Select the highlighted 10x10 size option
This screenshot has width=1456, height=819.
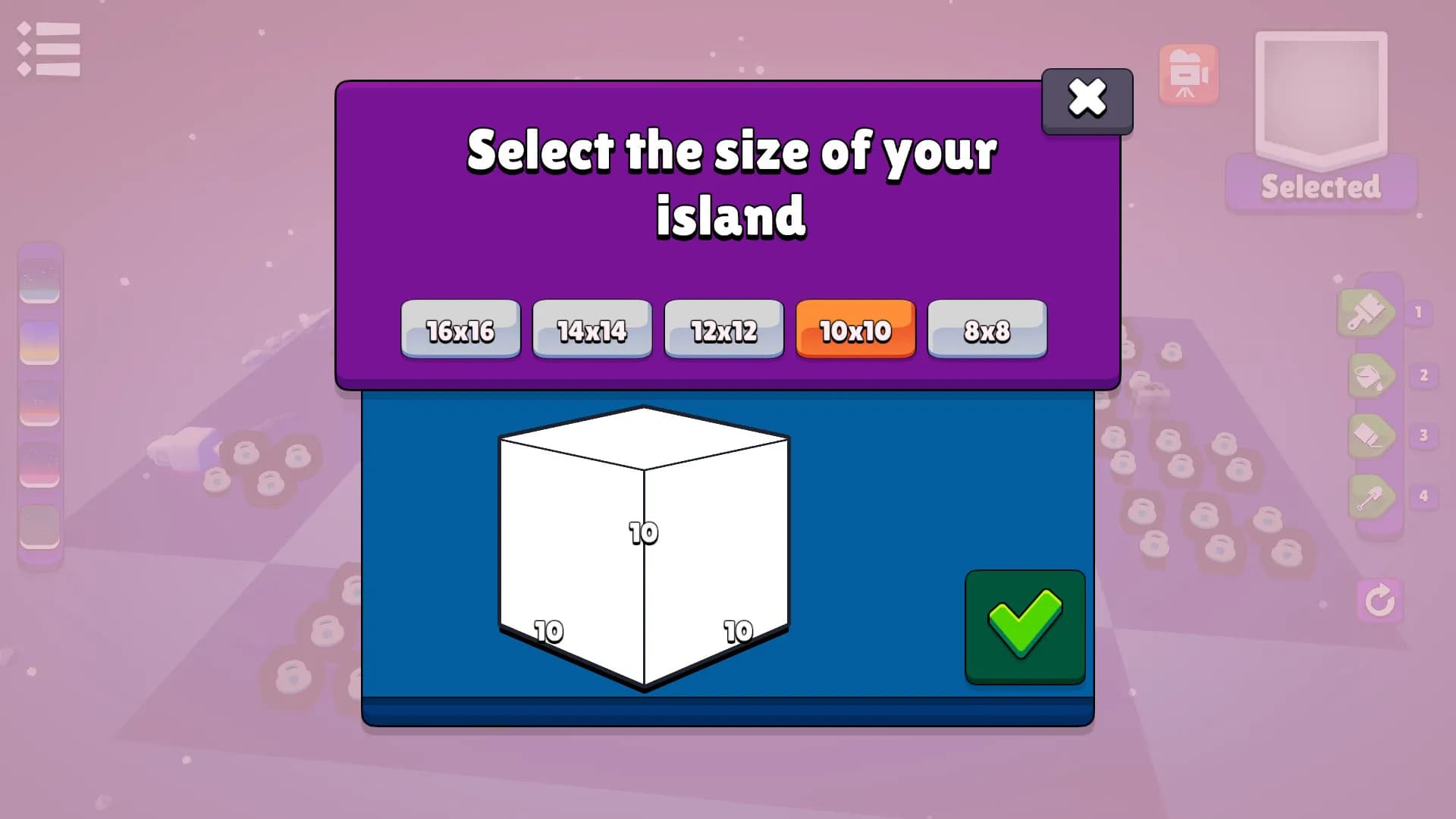(855, 330)
